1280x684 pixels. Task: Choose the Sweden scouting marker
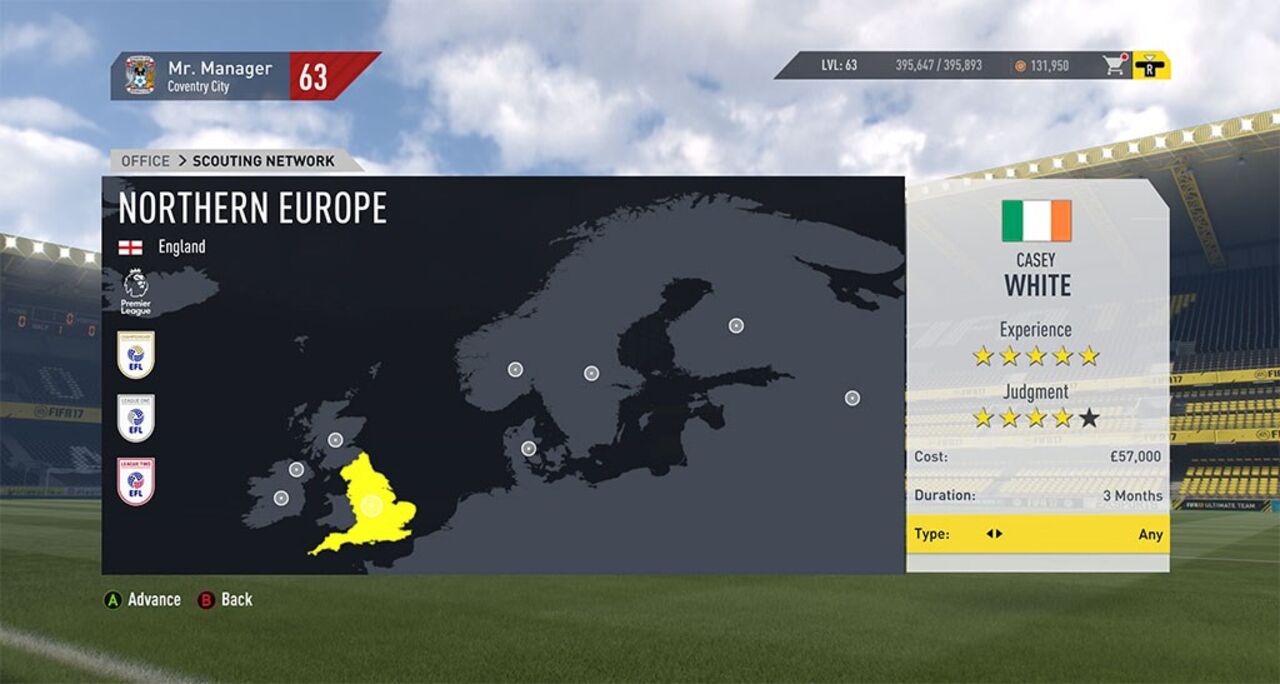591,373
